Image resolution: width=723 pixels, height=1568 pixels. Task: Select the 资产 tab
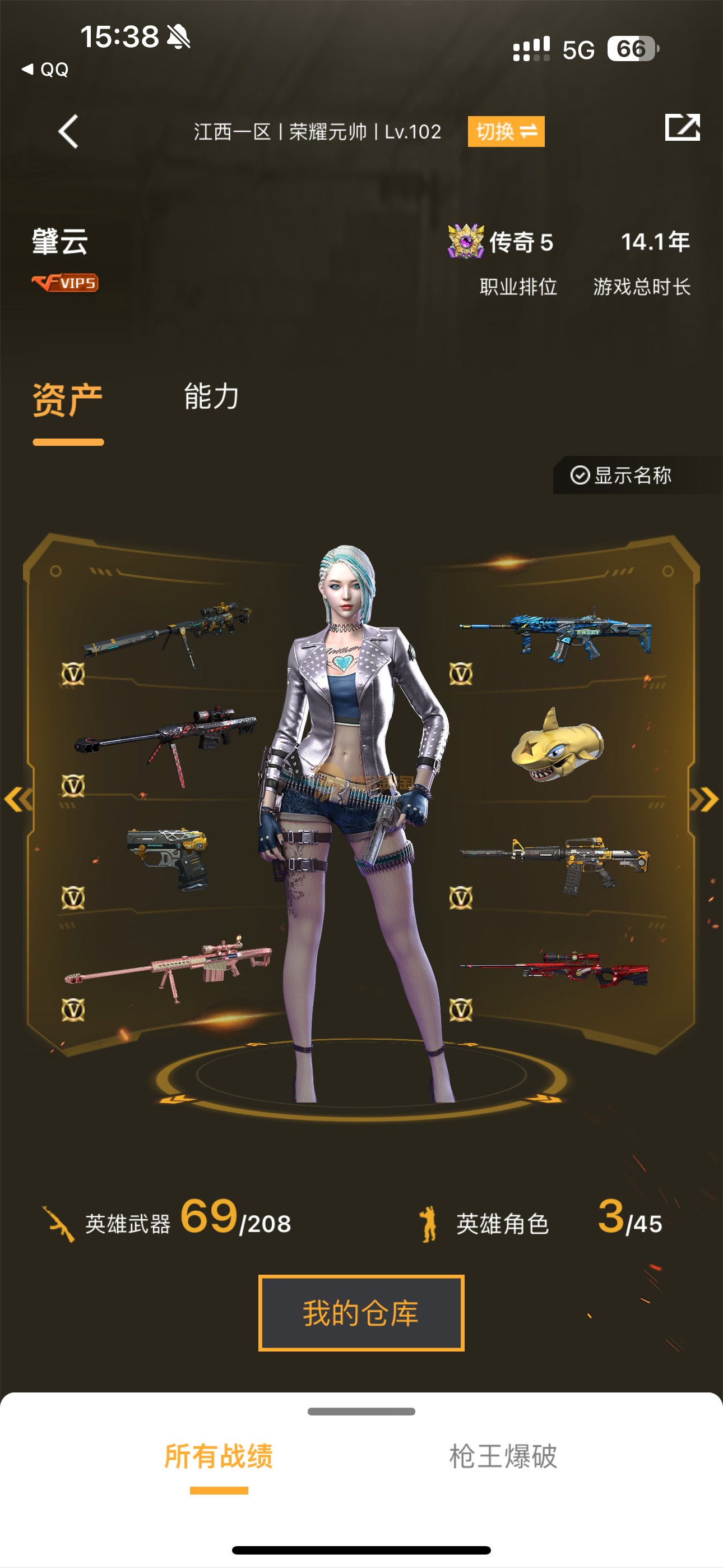(68, 400)
